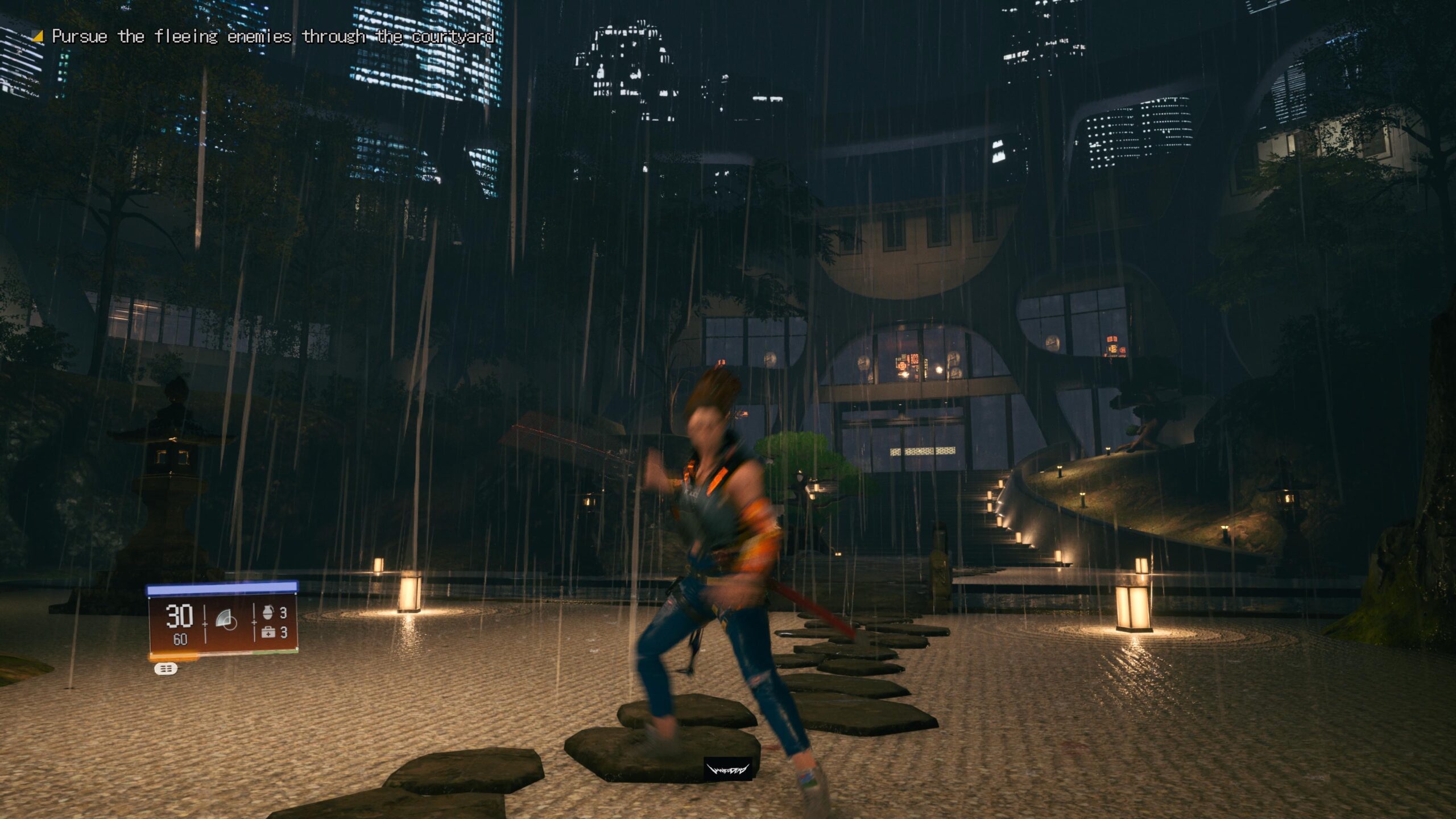Click the yellow objective marker triangle
Screen dimensions: 1456x819
tap(38, 36)
